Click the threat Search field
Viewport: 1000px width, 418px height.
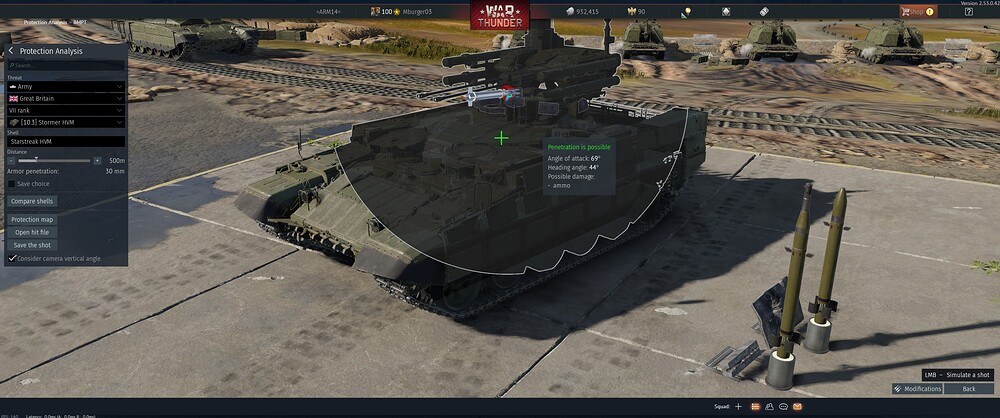(66, 65)
